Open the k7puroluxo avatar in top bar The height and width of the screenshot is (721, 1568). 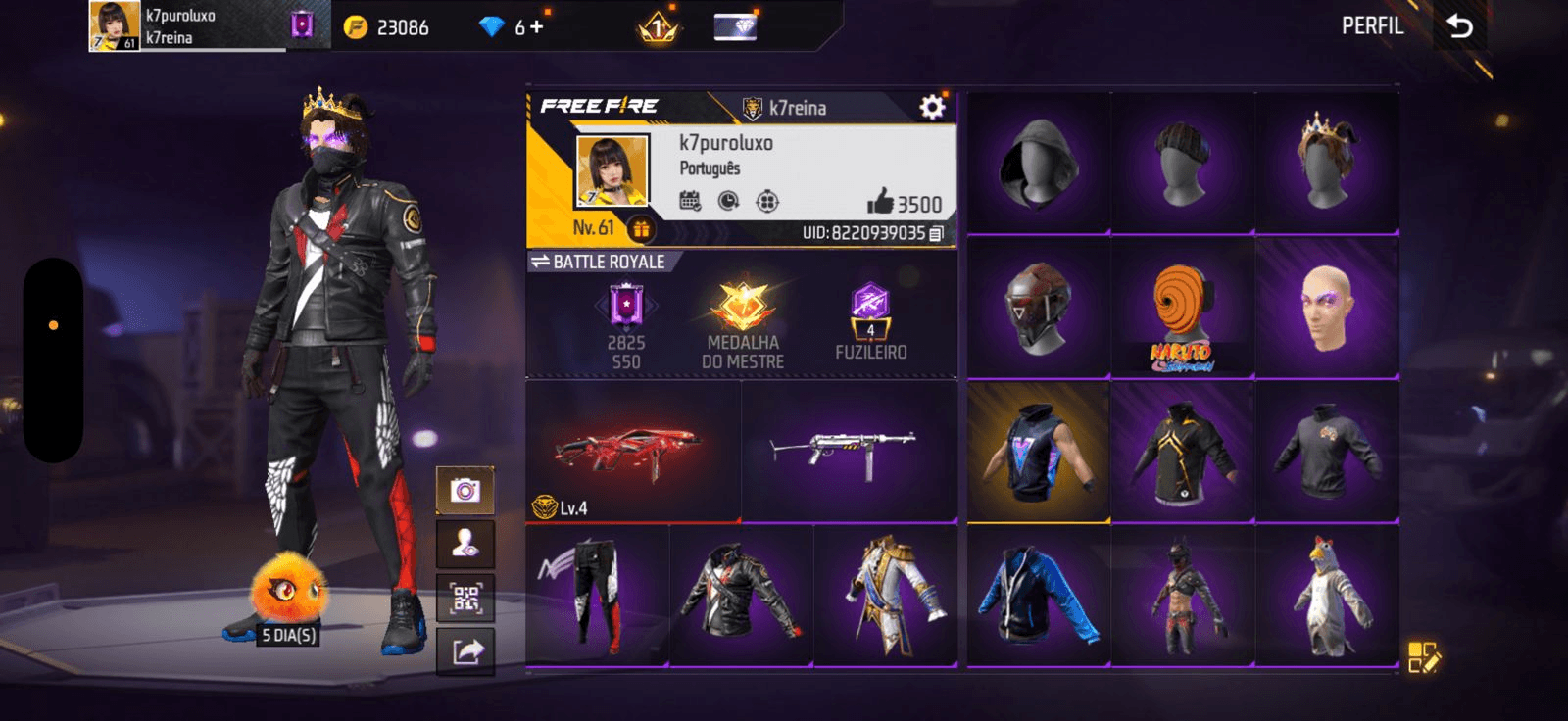114,26
